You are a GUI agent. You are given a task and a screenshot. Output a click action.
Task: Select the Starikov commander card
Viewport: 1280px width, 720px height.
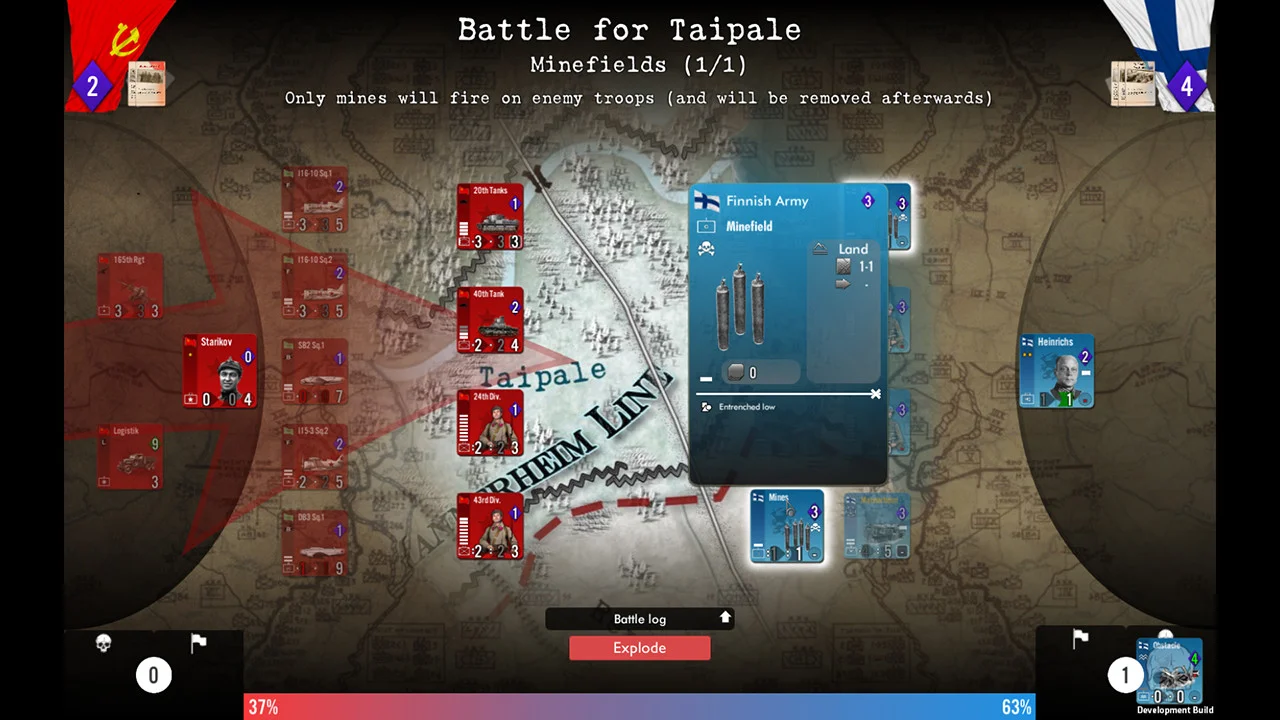coord(219,372)
